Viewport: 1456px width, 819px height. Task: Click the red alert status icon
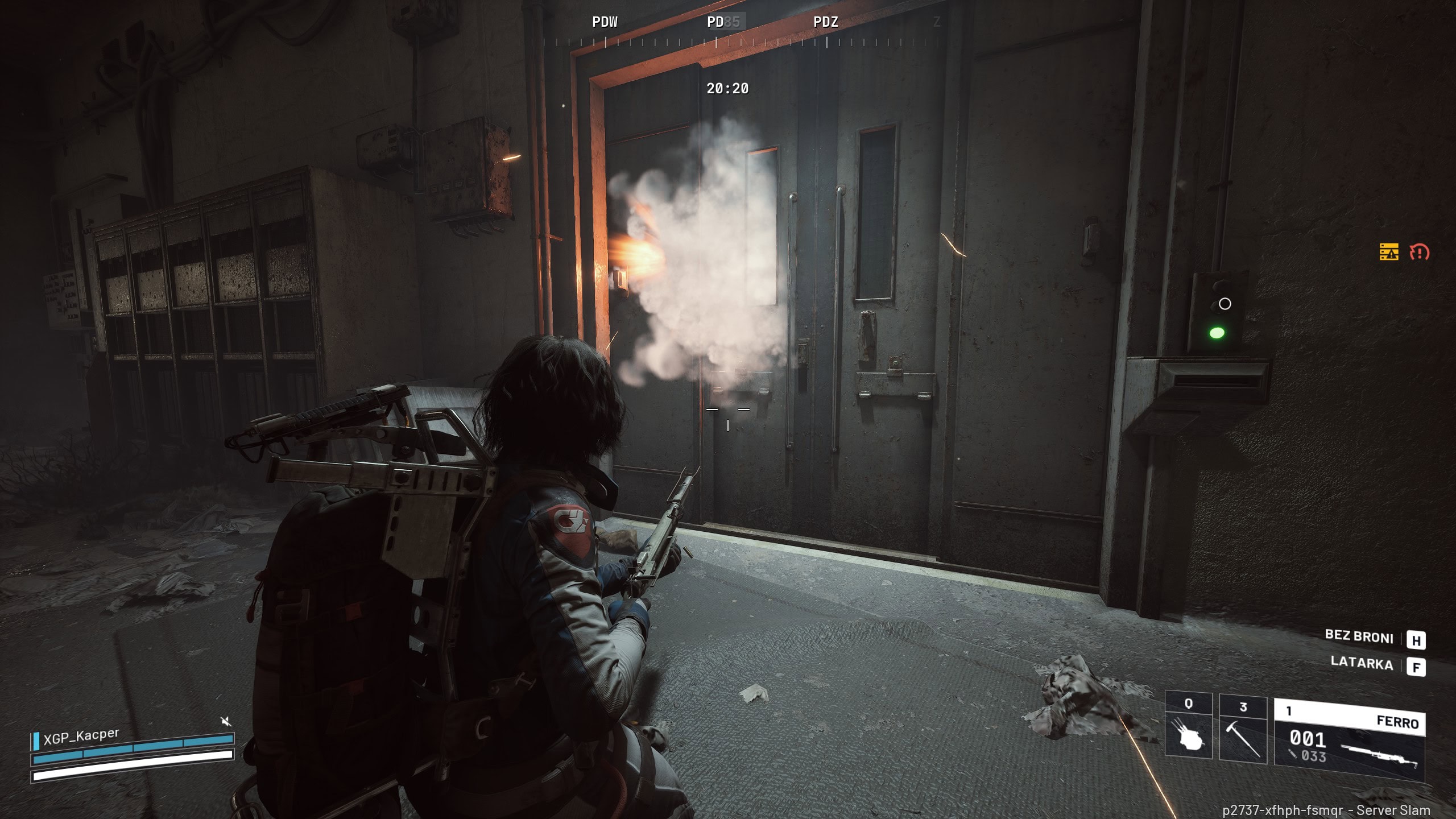1419,252
